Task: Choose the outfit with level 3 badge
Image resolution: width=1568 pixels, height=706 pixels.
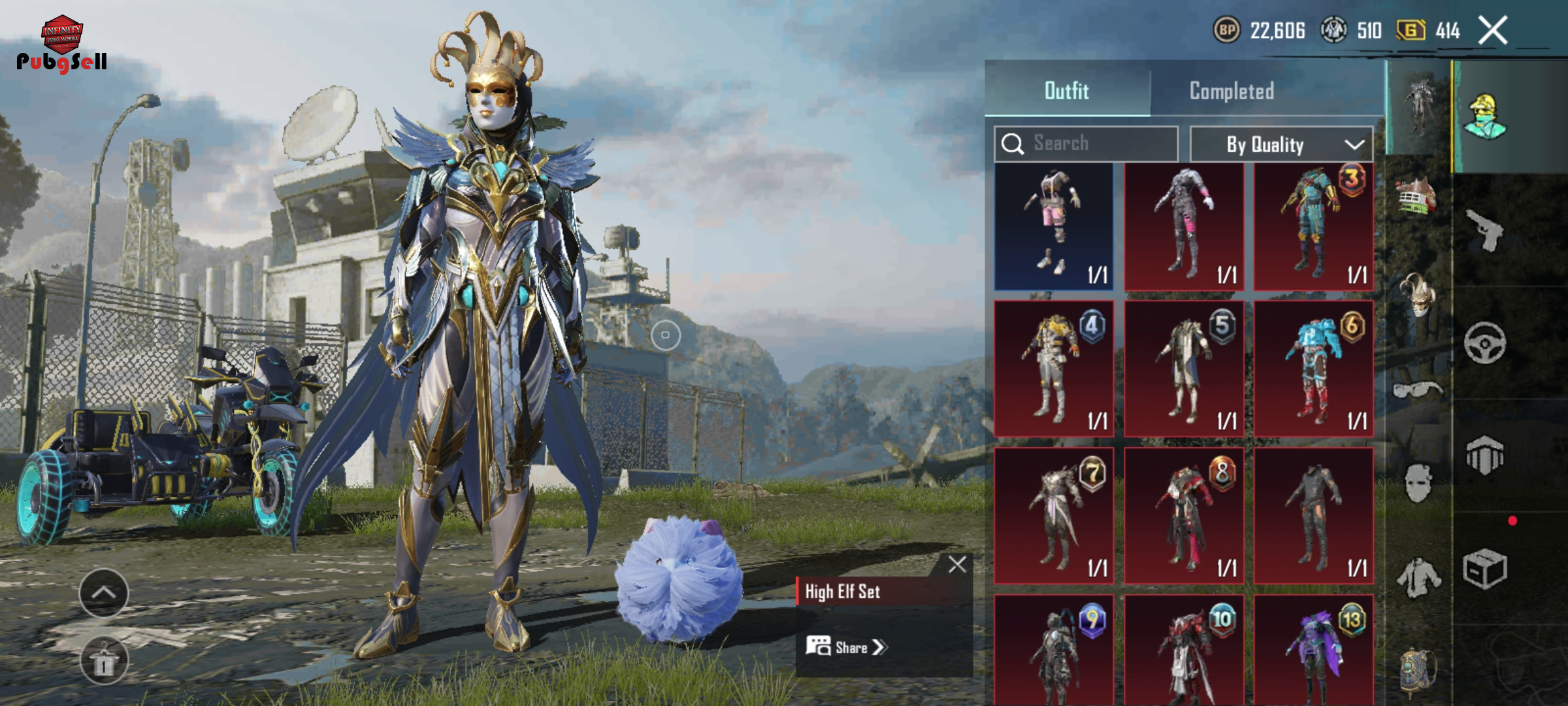Action: (x=1313, y=226)
